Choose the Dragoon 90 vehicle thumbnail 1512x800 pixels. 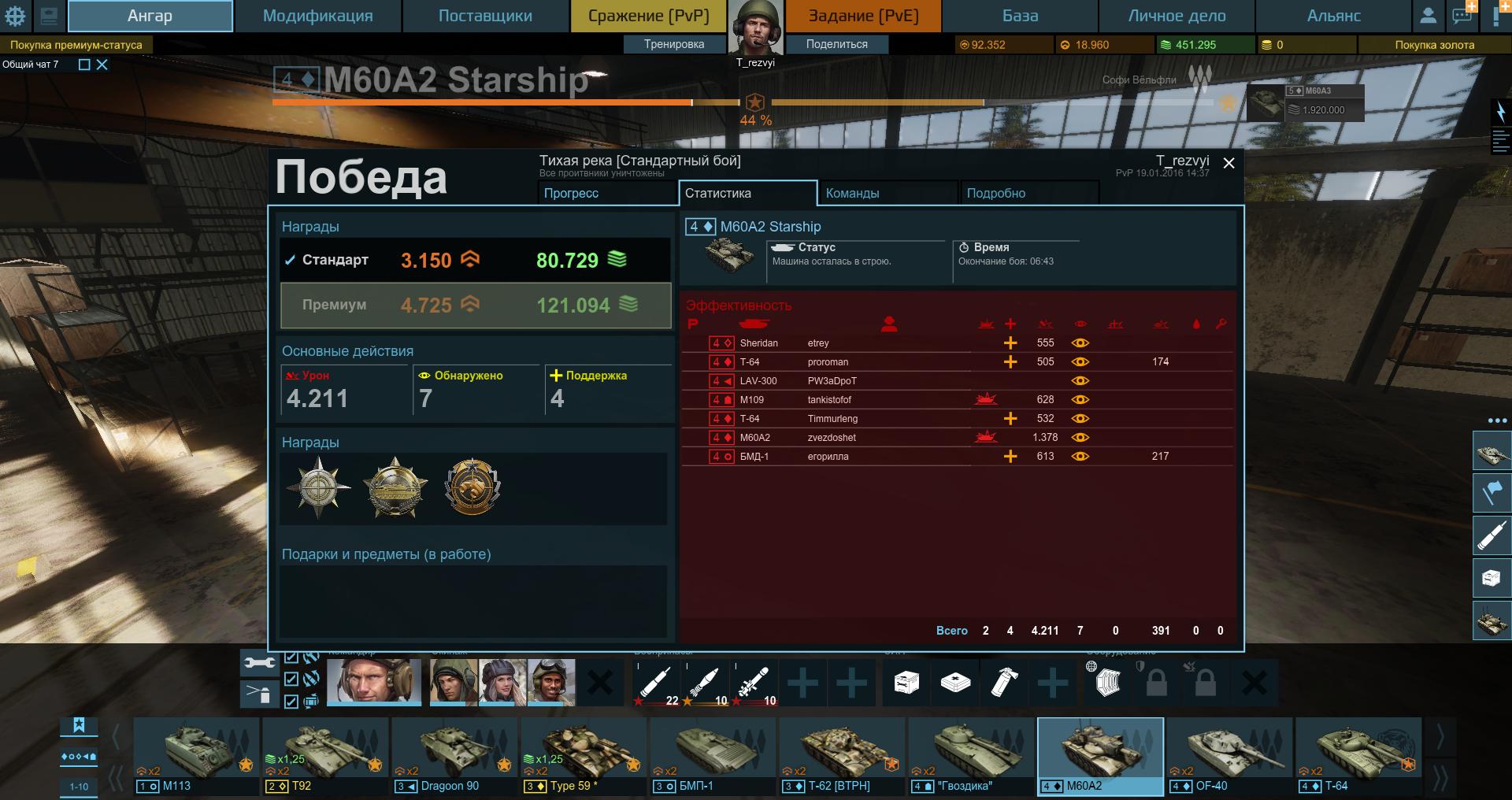pos(455,754)
